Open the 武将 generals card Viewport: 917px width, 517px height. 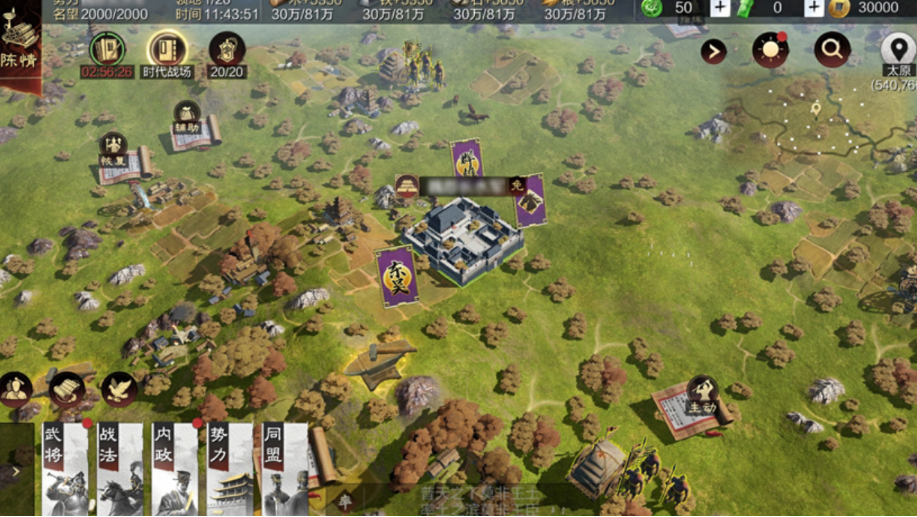[x=65, y=470]
